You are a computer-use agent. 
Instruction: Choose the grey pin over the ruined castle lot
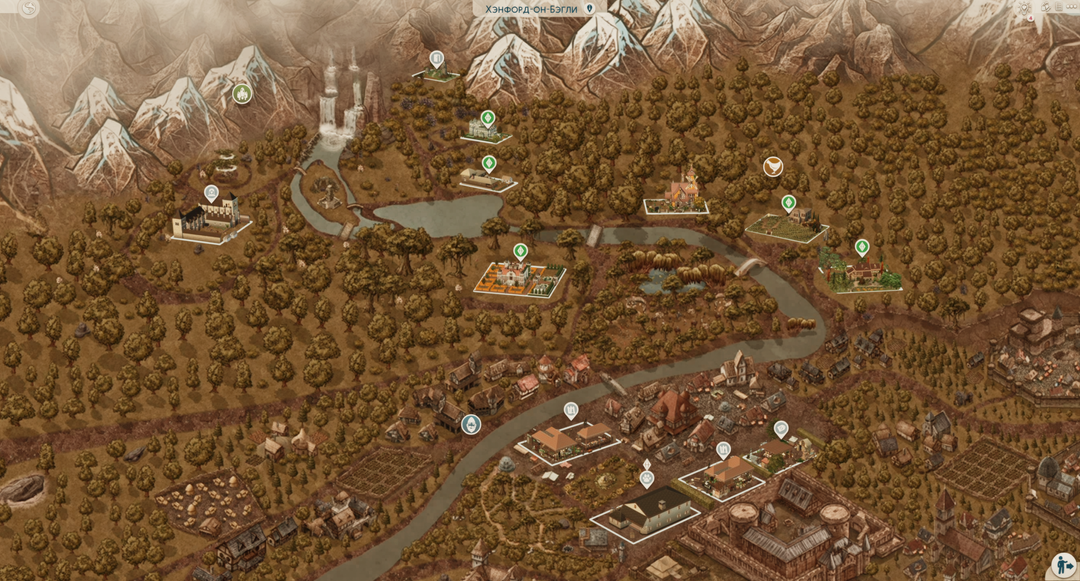tap(211, 193)
